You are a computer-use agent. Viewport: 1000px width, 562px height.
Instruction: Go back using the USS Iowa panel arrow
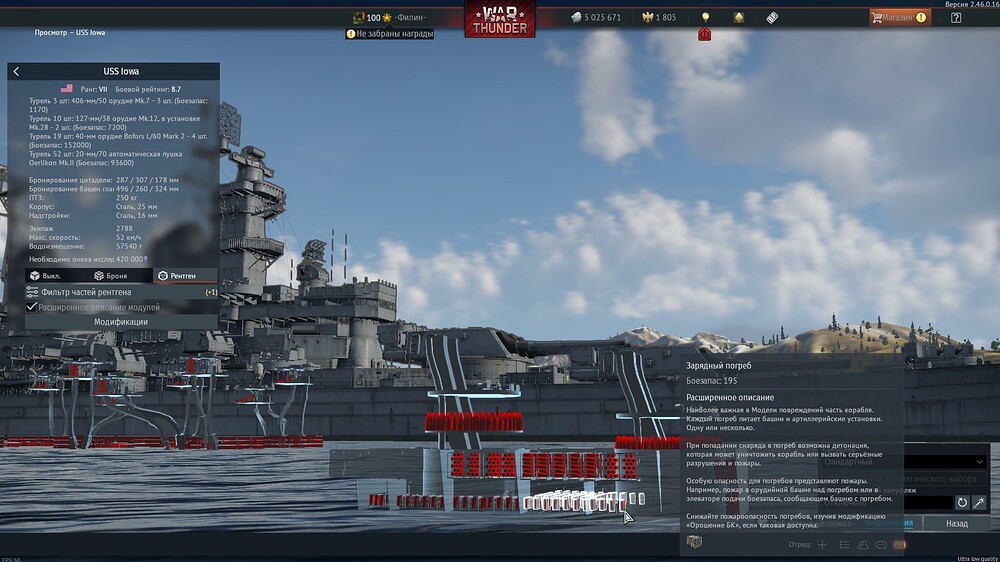tap(16, 72)
